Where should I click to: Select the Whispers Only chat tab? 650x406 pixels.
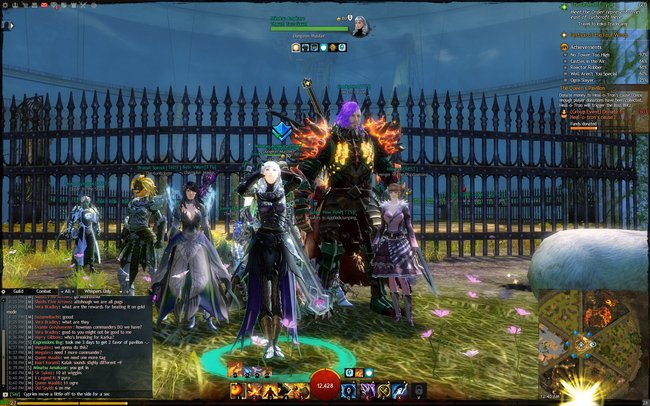[96, 291]
